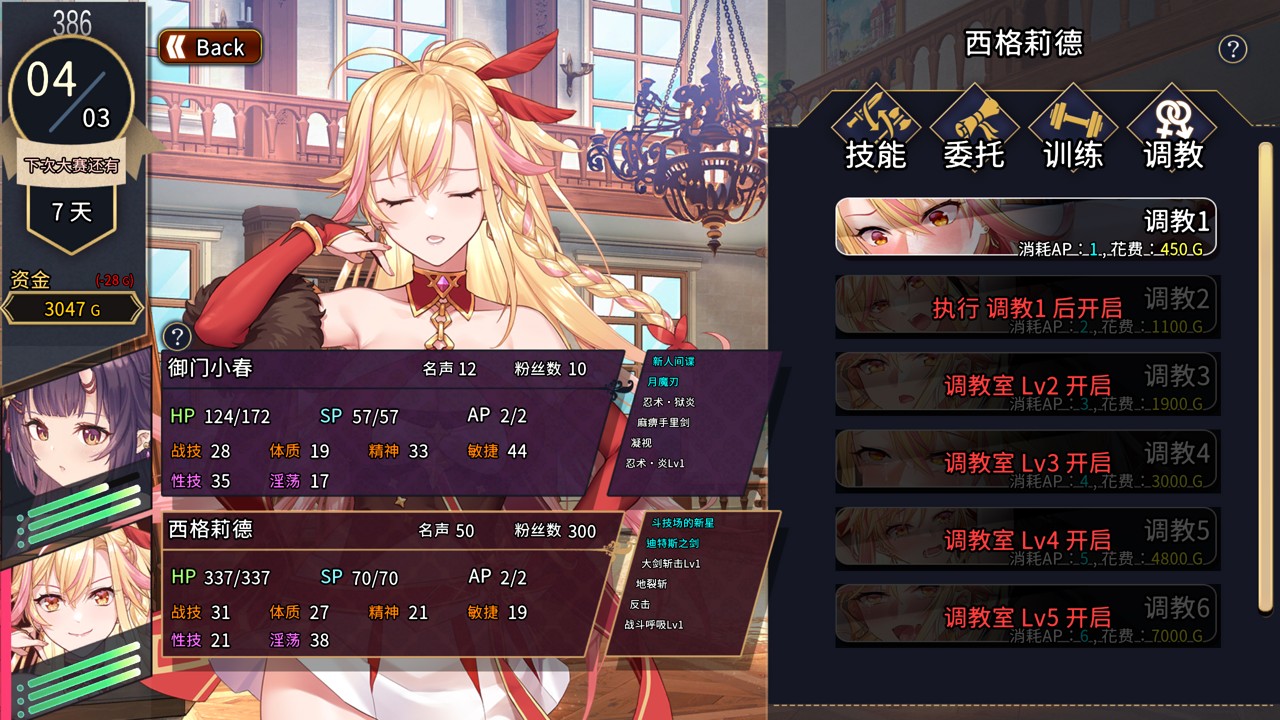Open the 调教 tab
Screen dimensions: 1280x720
(1172, 128)
